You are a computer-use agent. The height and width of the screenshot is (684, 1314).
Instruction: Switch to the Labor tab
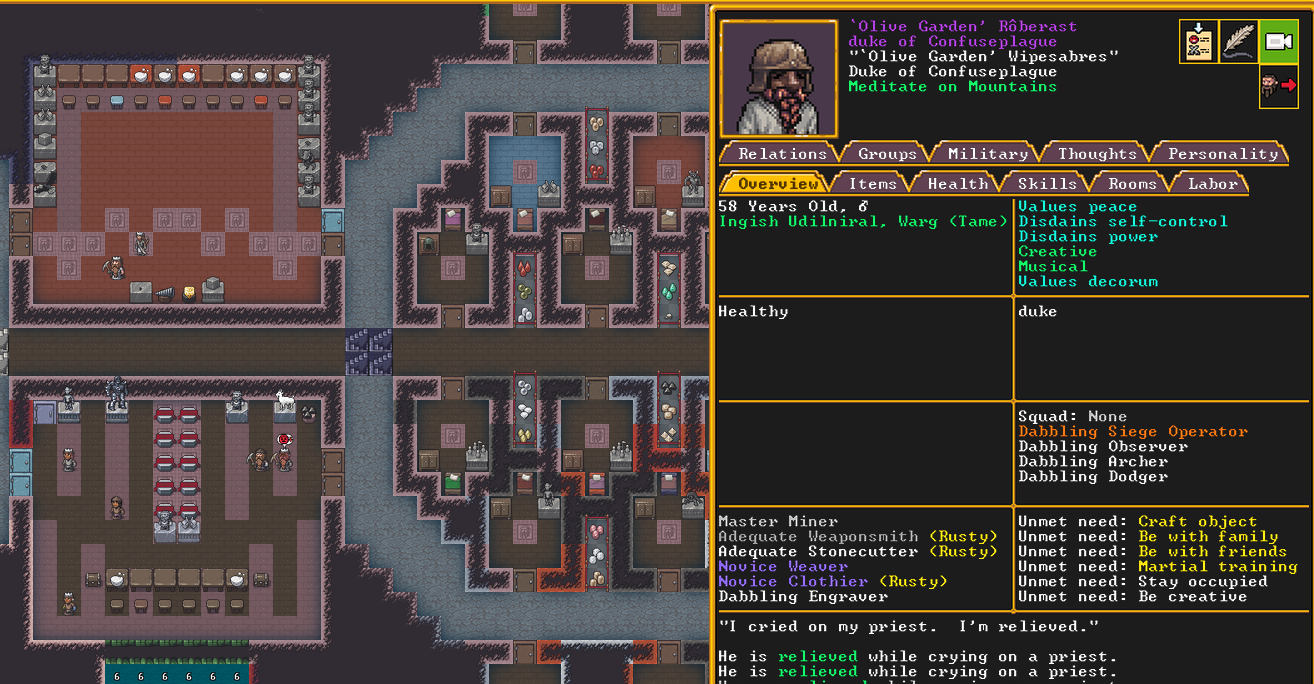(1212, 183)
